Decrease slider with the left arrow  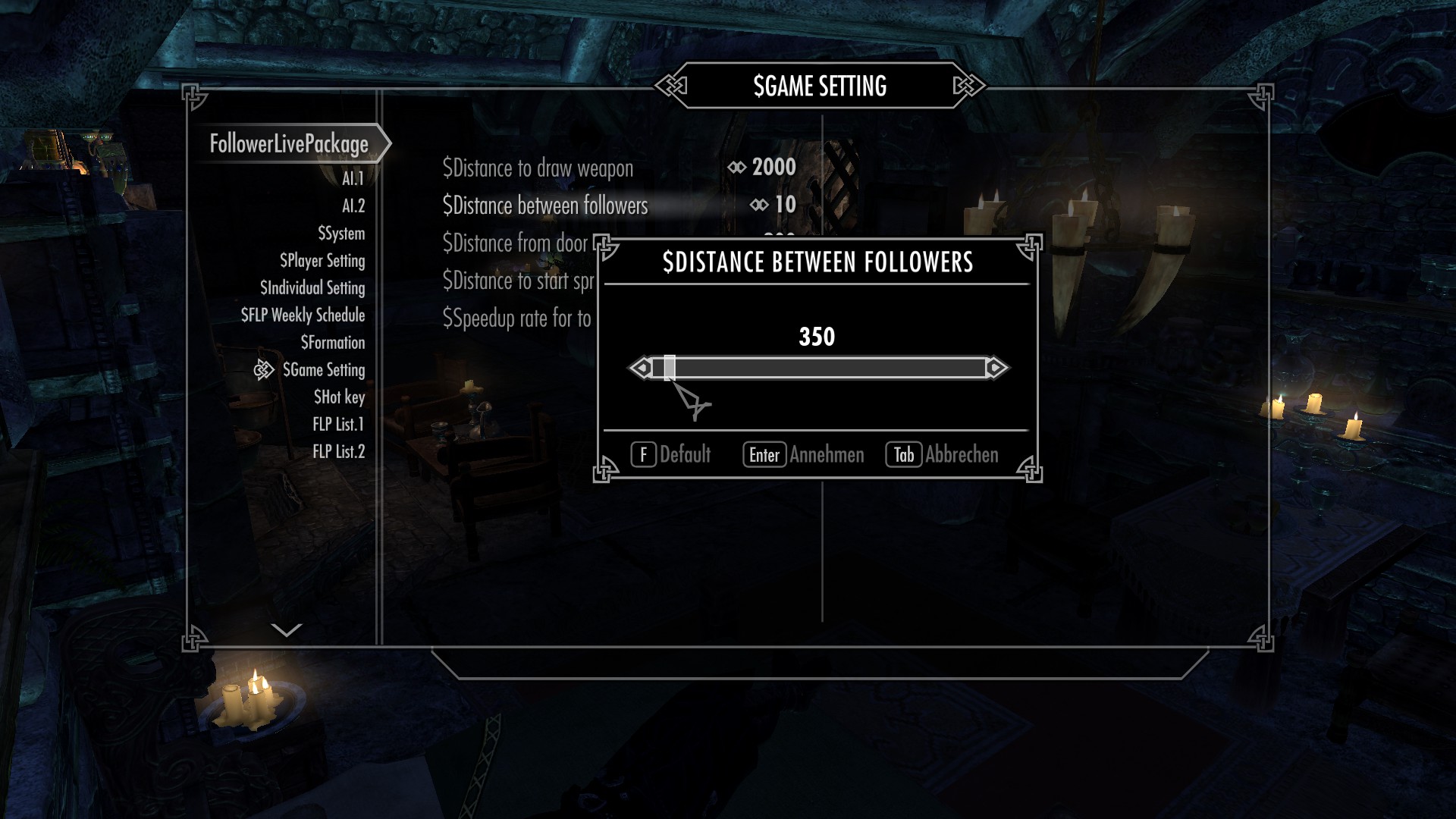(x=641, y=369)
